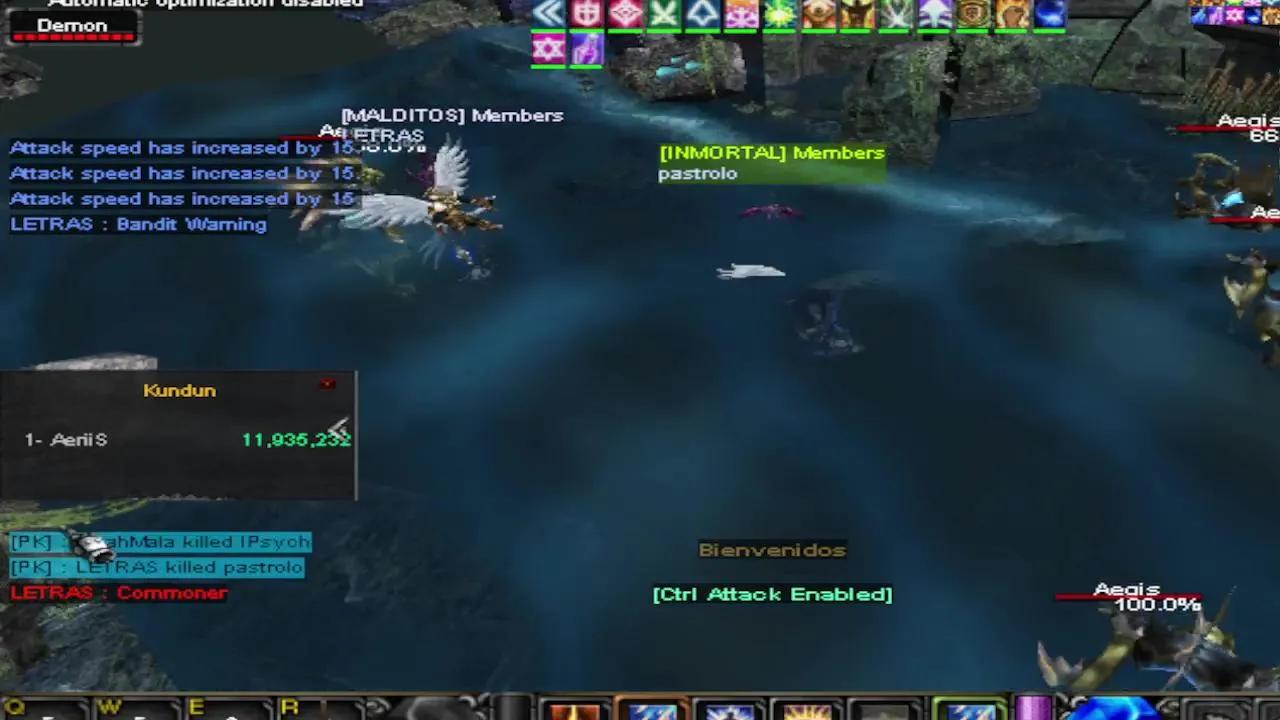Select the red shield buff icon
The image size is (1280, 720).
[x=585, y=14]
